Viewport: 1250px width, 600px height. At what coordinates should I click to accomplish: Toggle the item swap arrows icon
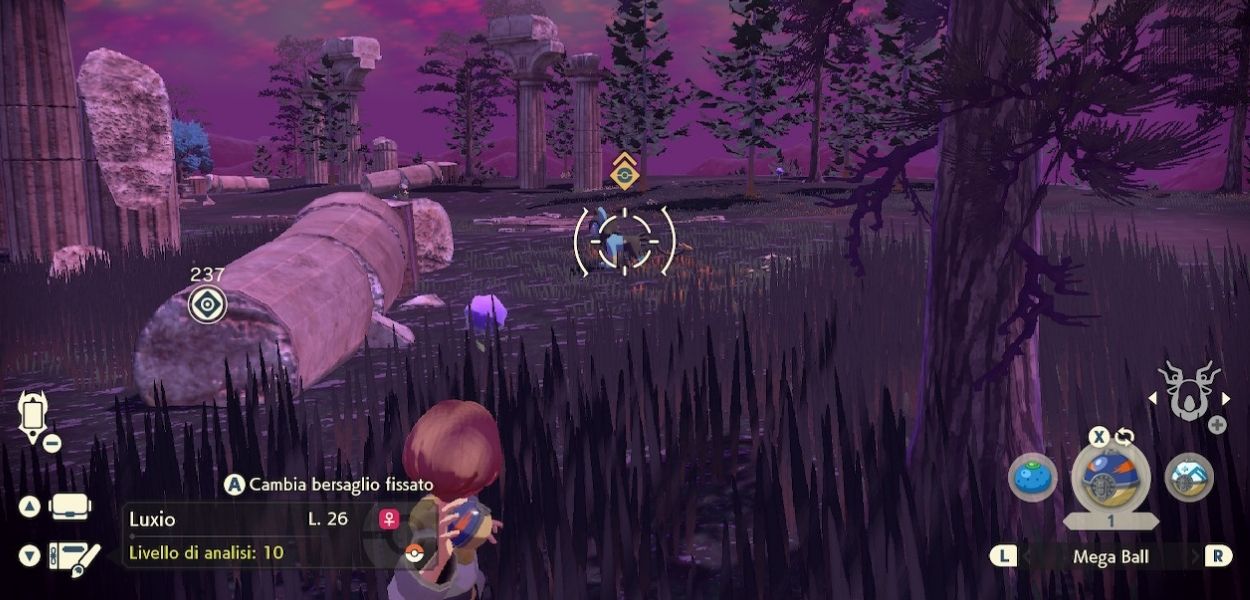coord(1126,437)
